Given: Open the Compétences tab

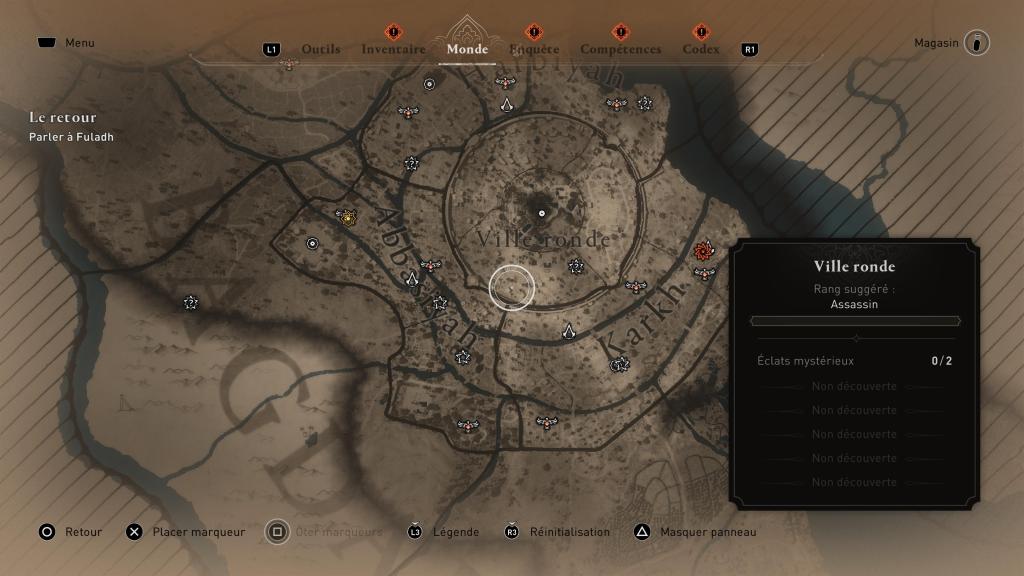Looking at the screenshot, I should tap(620, 49).
